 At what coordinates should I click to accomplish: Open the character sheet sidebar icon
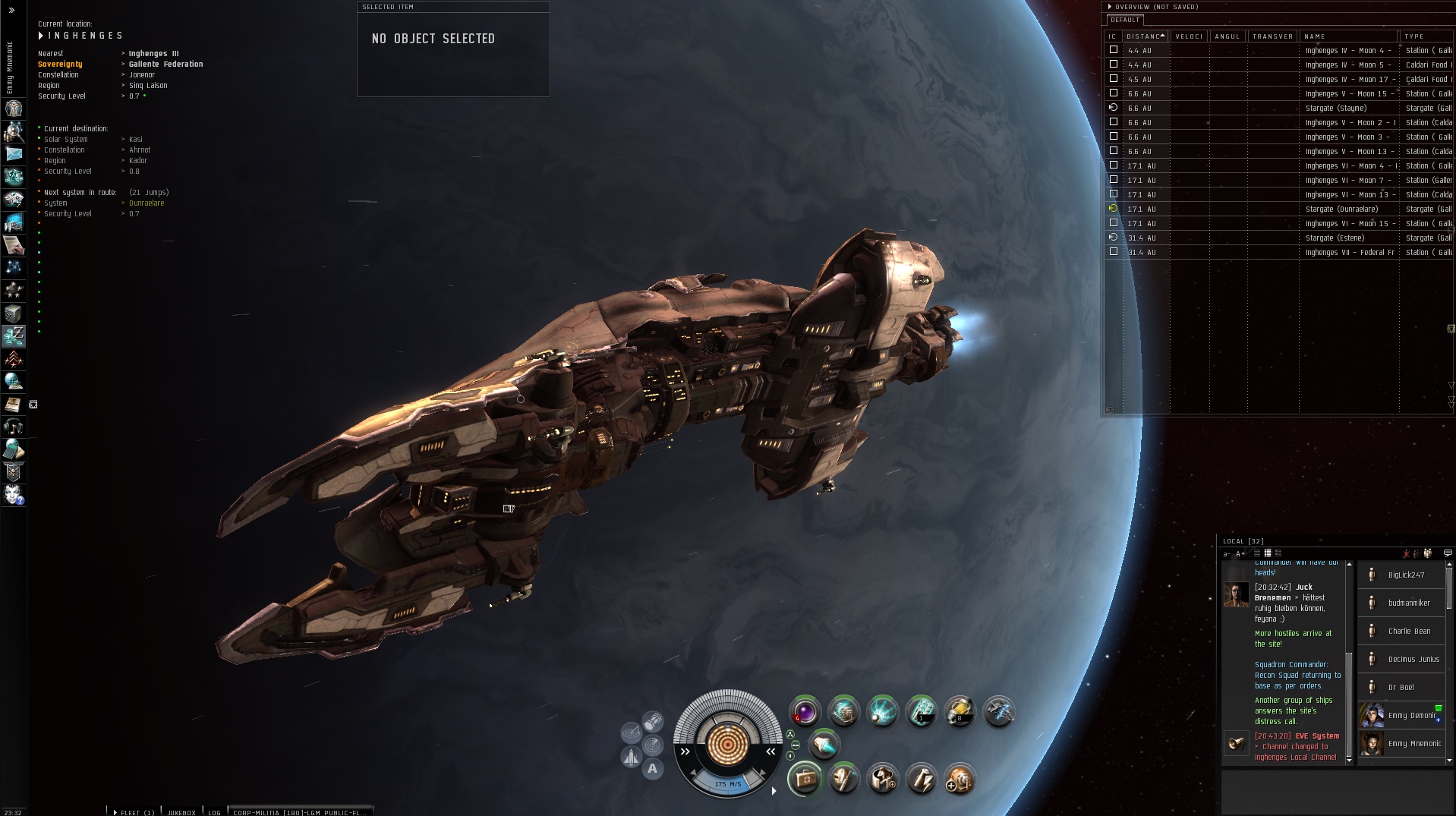click(x=14, y=108)
